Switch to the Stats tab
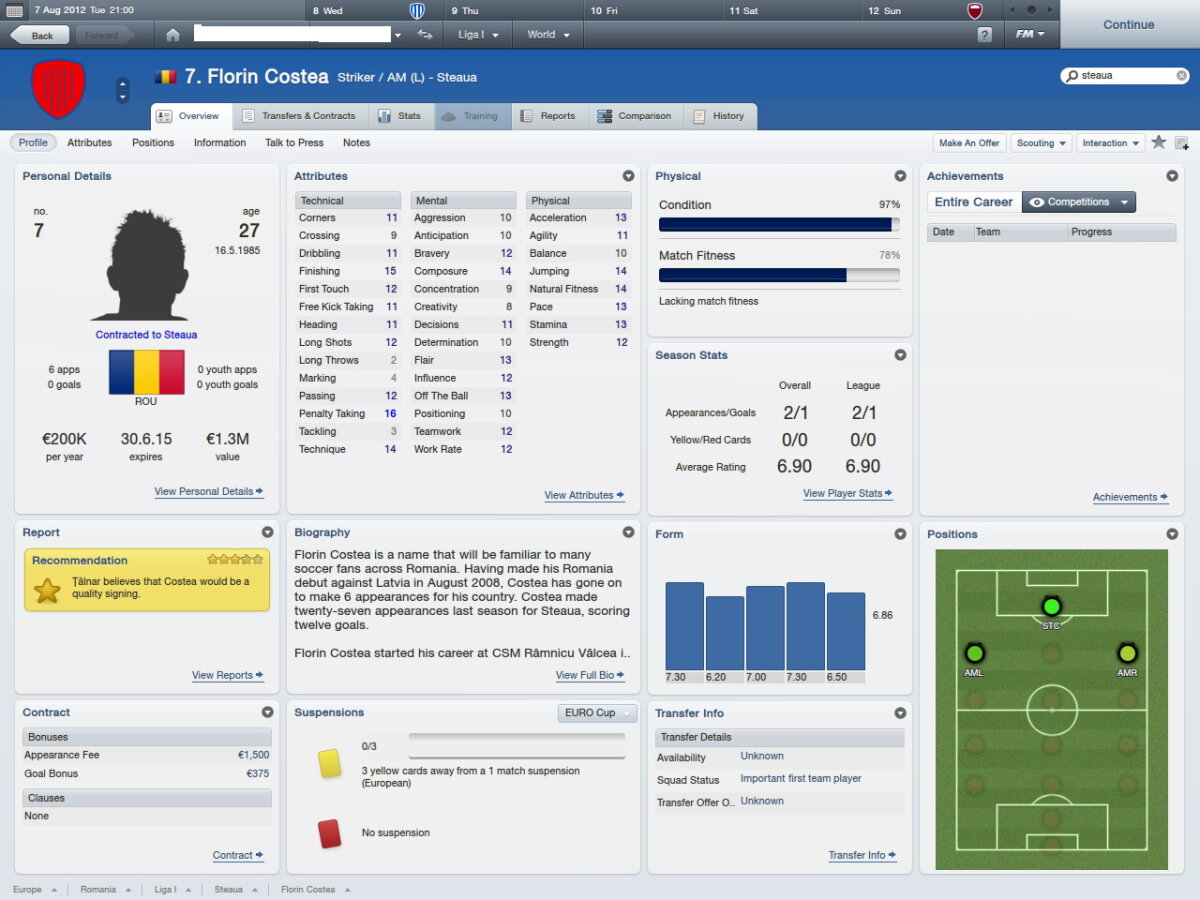Viewport: 1200px width, 900px height. pyautogui.click(x=399, y=116)
